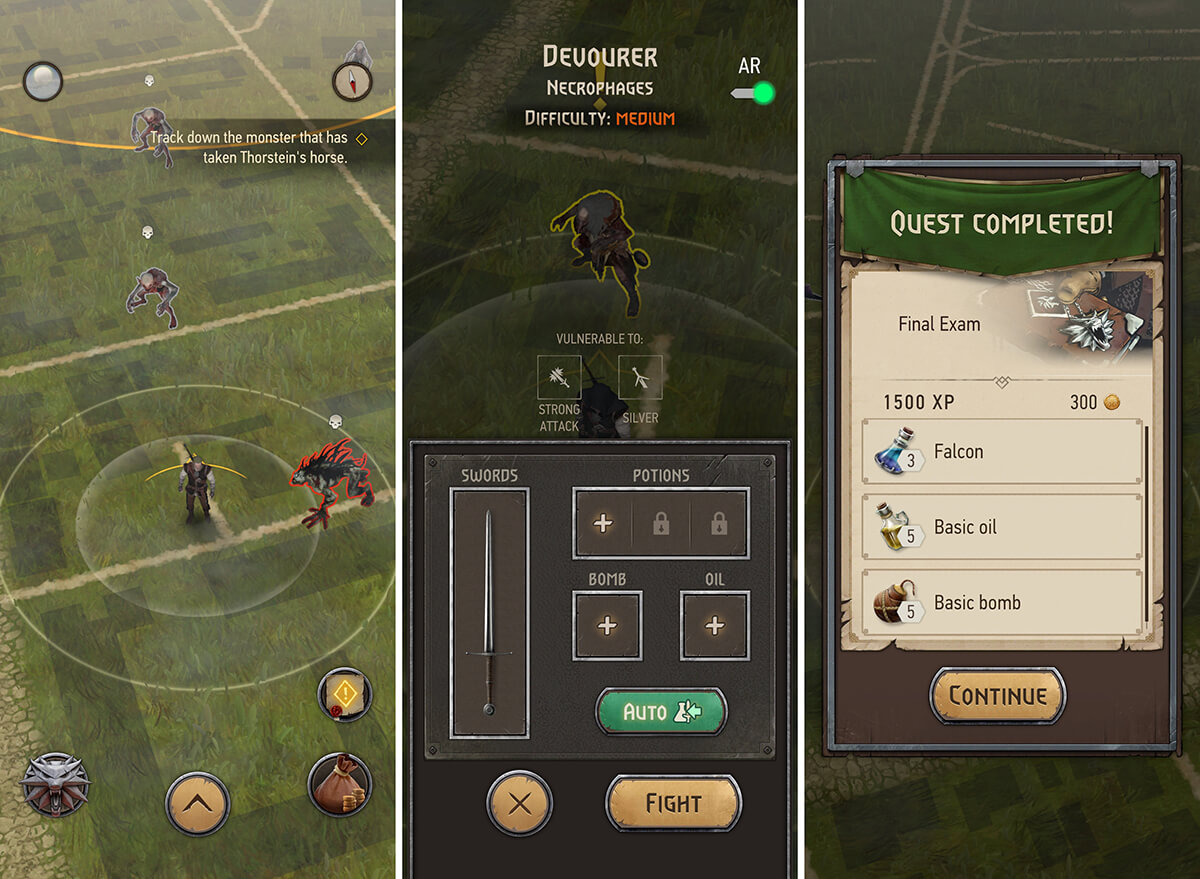Choose the sword slot
This screenshot has width=1200, height=879.
click(489, 613)
